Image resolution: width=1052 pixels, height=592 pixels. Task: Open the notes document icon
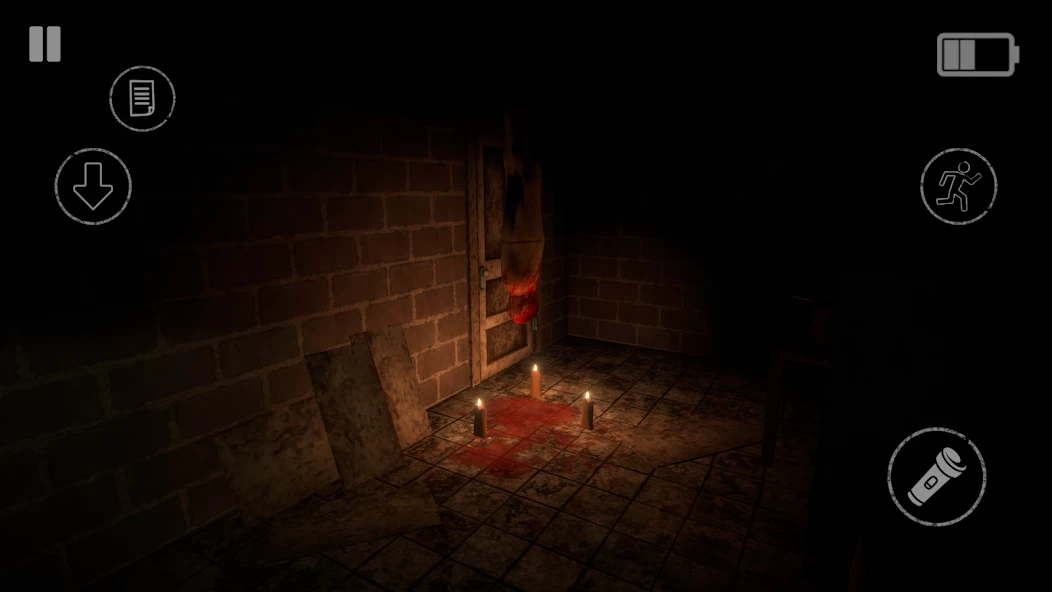[x=142, y=98]
